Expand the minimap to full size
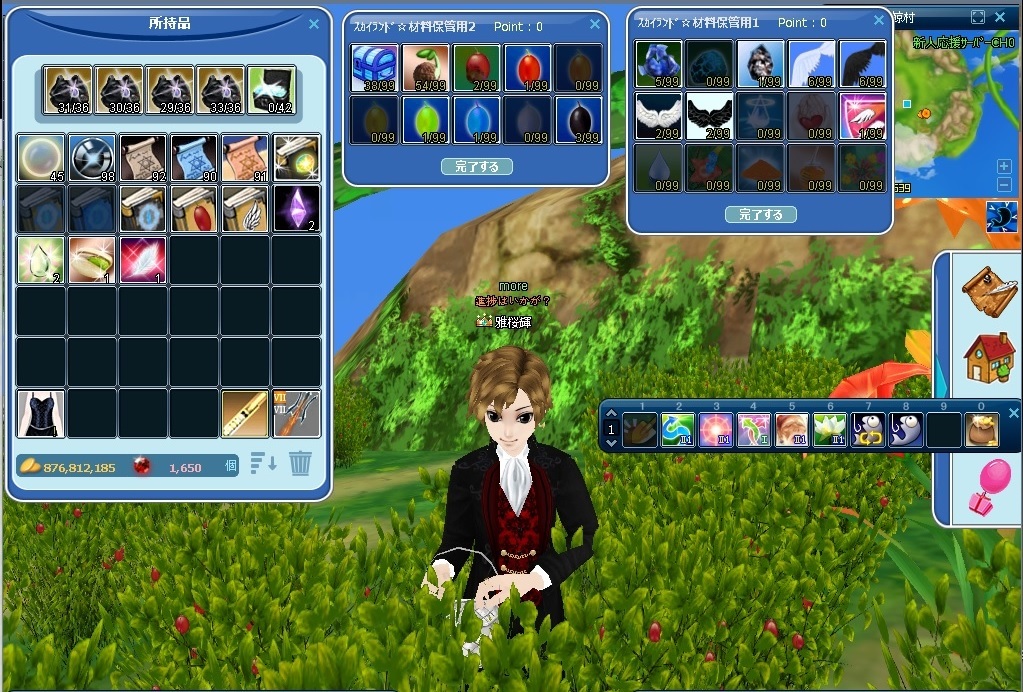The height and width of the screenshot is (692, 1023). pyautogui.click(x=978, y=18)
